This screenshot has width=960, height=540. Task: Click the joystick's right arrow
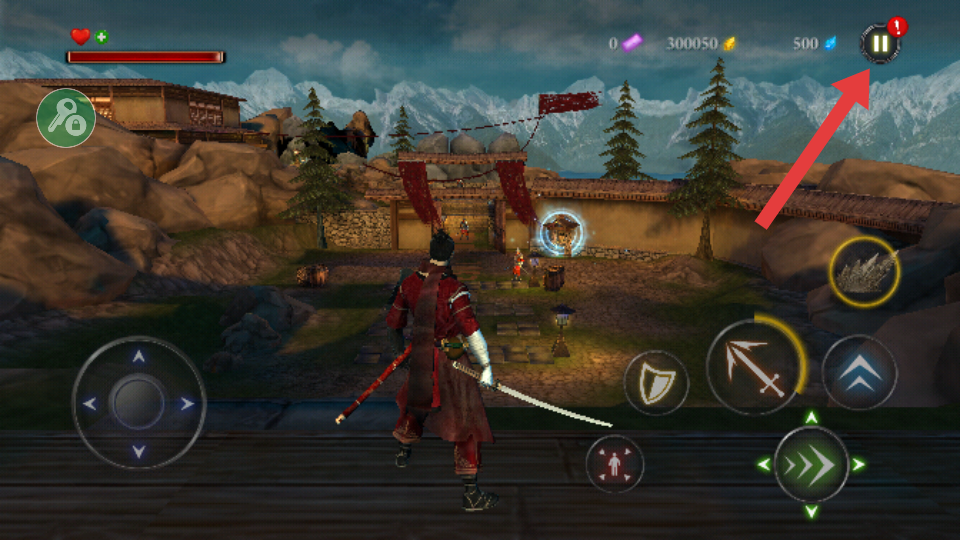click(187, 404)
